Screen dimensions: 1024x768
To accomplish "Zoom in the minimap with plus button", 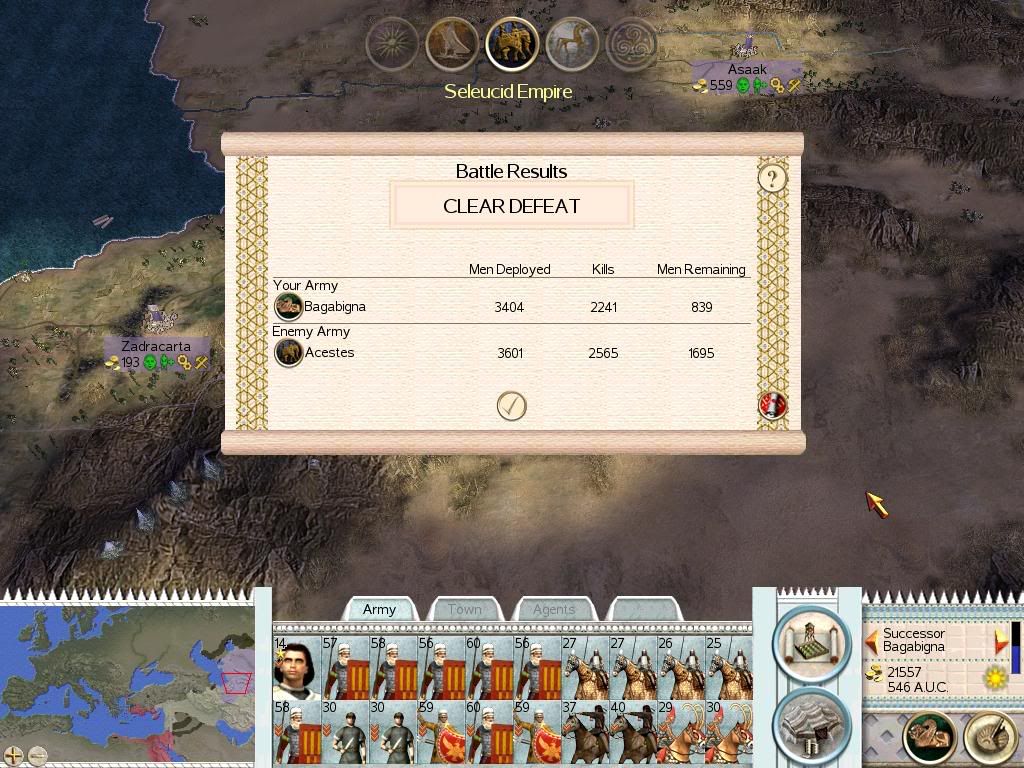I will 13,756.
